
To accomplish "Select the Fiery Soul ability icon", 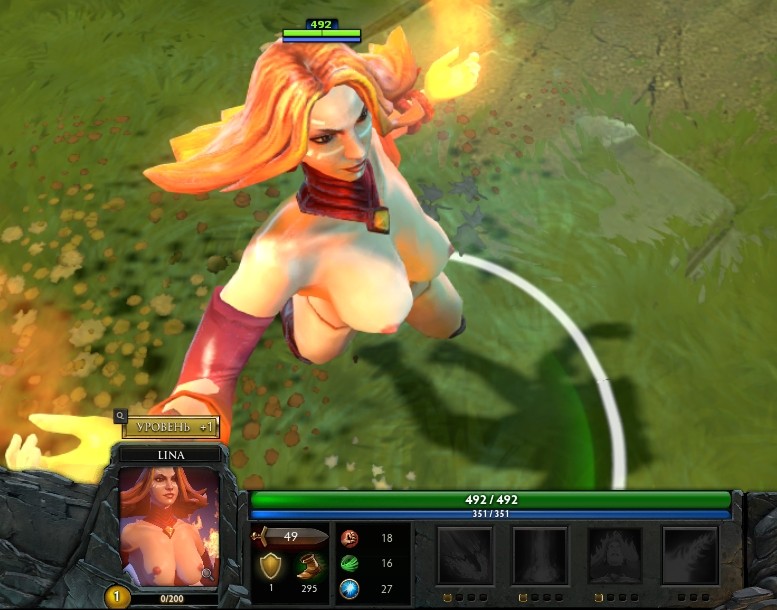I will (615, 556).
